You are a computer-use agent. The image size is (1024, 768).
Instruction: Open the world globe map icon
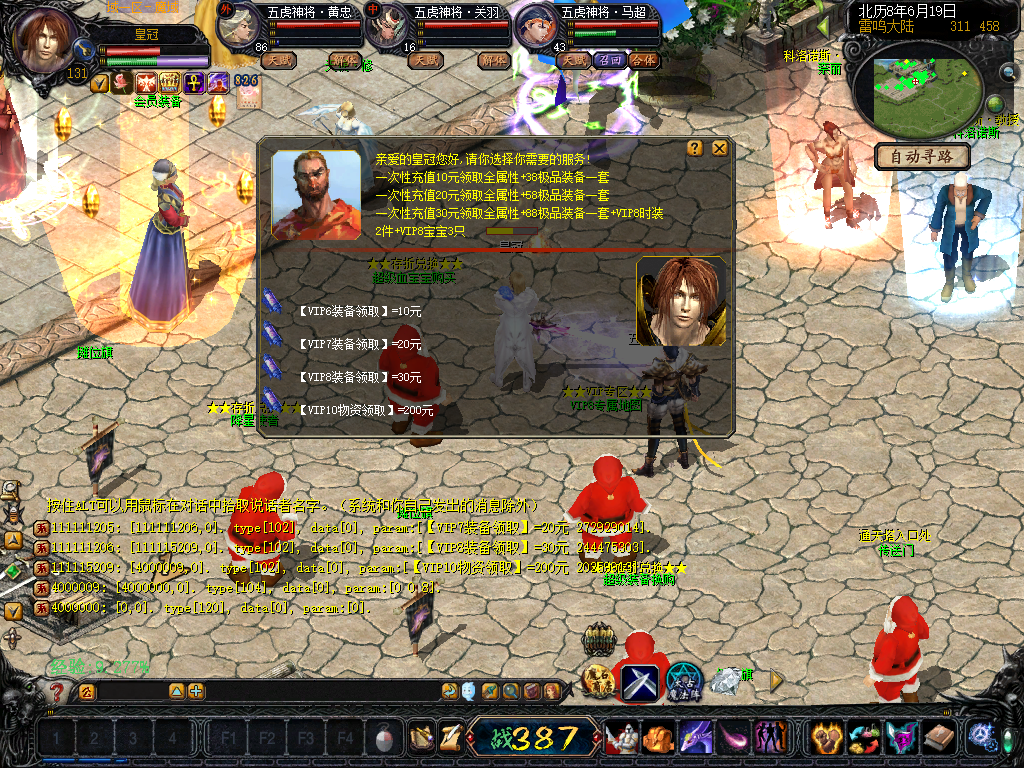995,105
